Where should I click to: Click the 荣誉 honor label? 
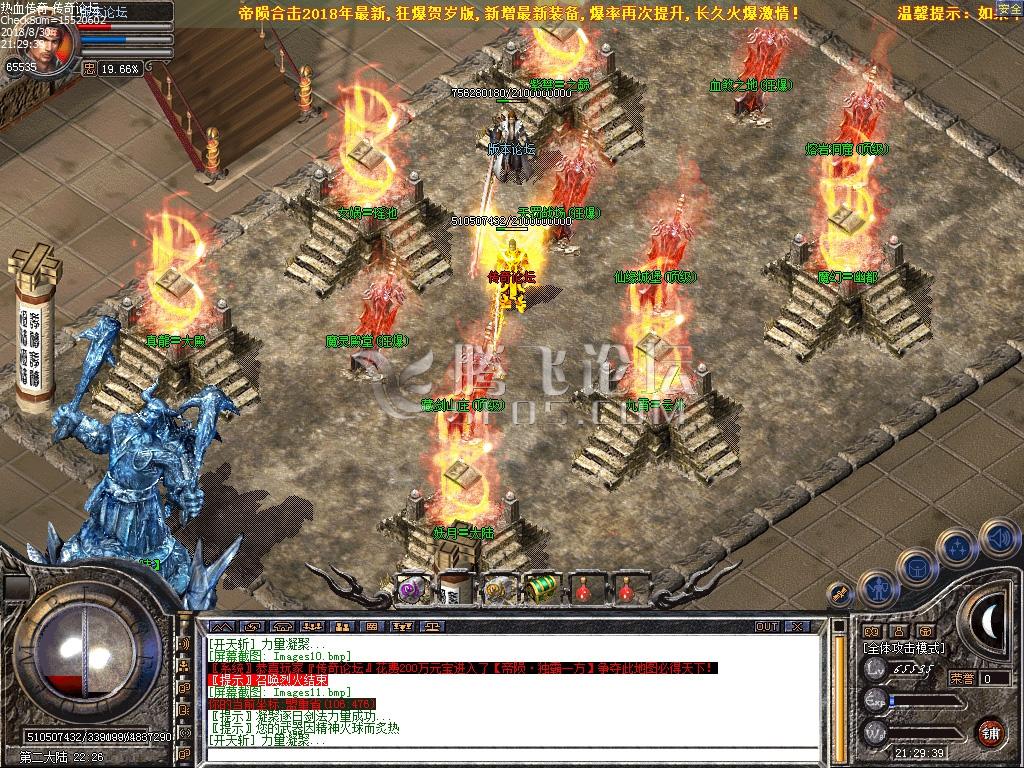[961, 678]
